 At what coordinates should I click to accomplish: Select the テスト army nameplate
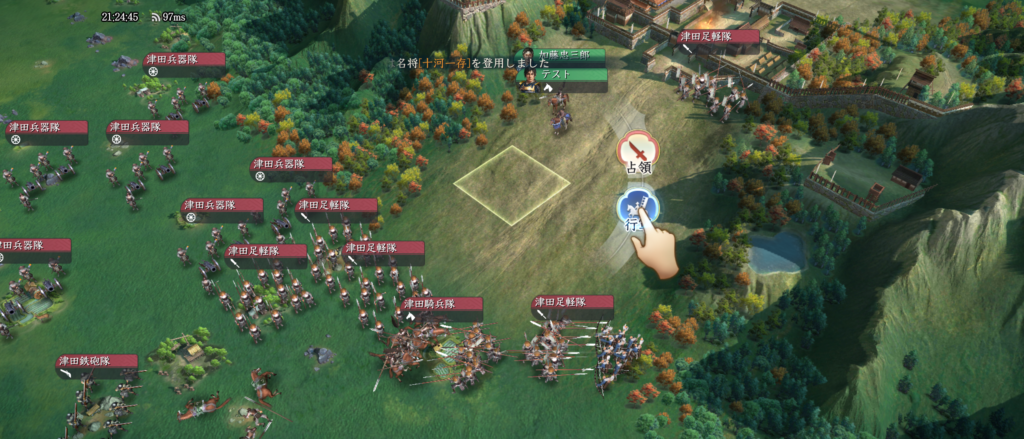(x=571, y=74)
